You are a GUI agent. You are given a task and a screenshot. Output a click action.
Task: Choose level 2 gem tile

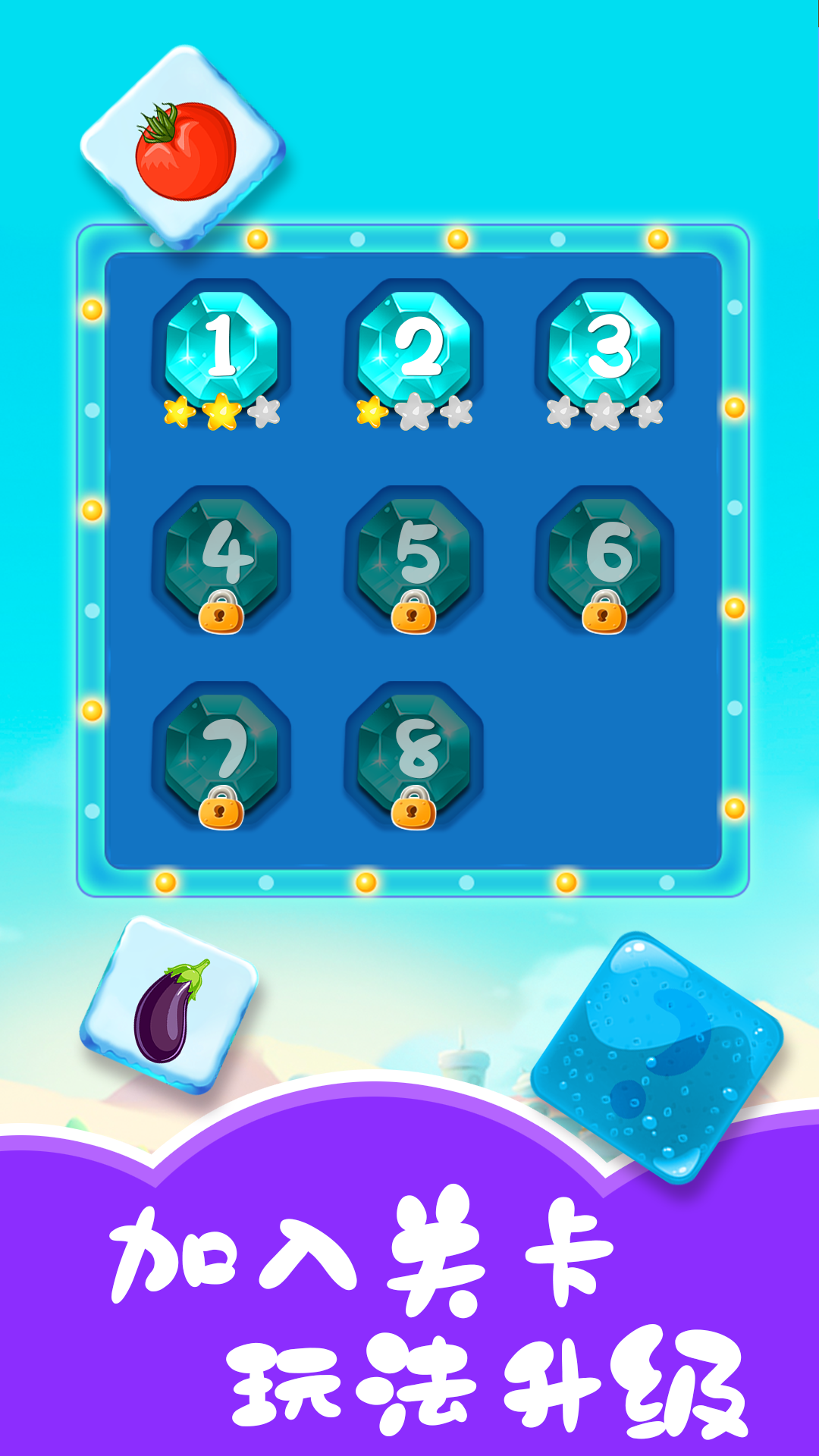[414, 347]
